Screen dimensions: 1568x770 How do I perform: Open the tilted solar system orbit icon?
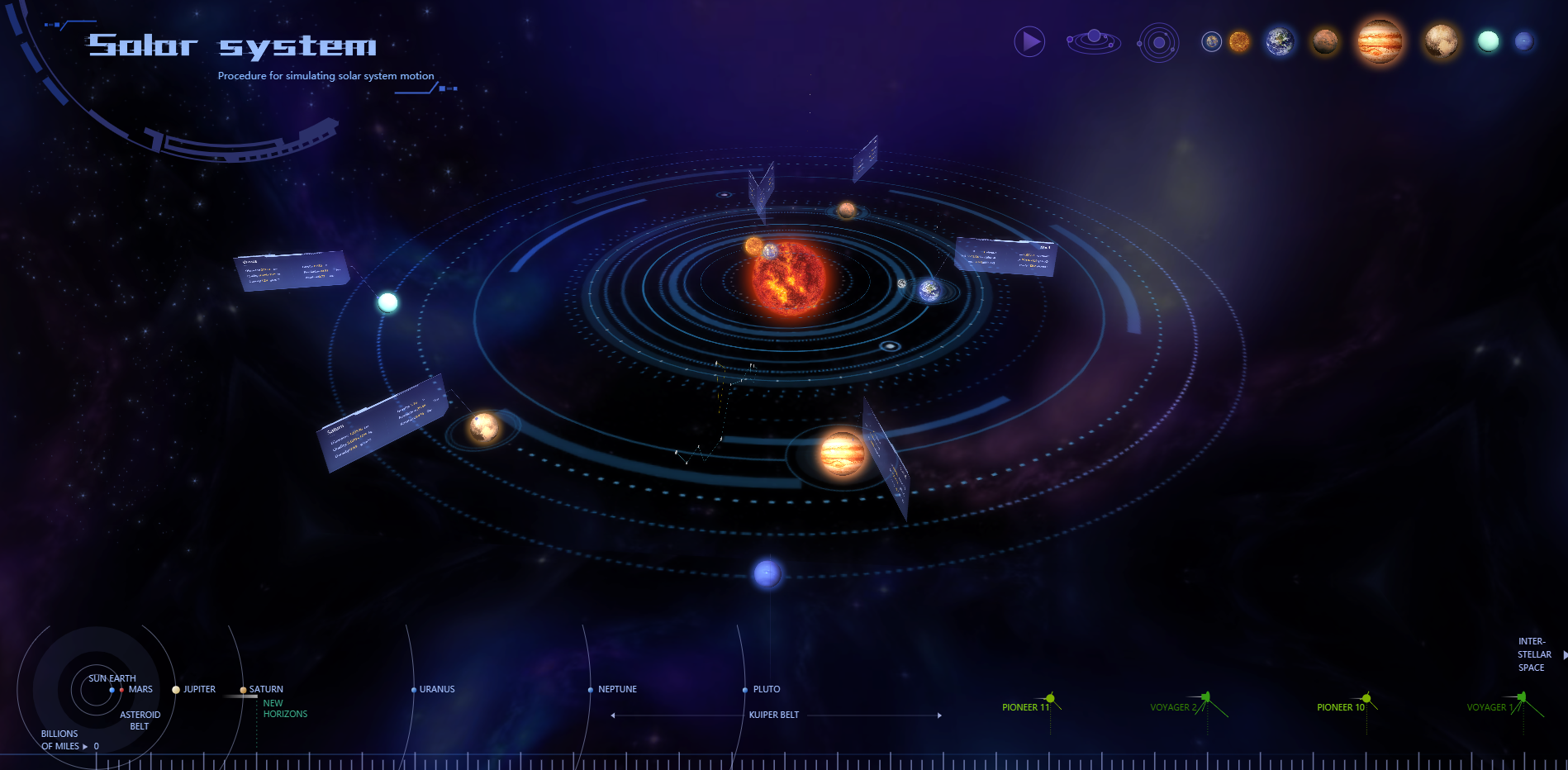1092,40
